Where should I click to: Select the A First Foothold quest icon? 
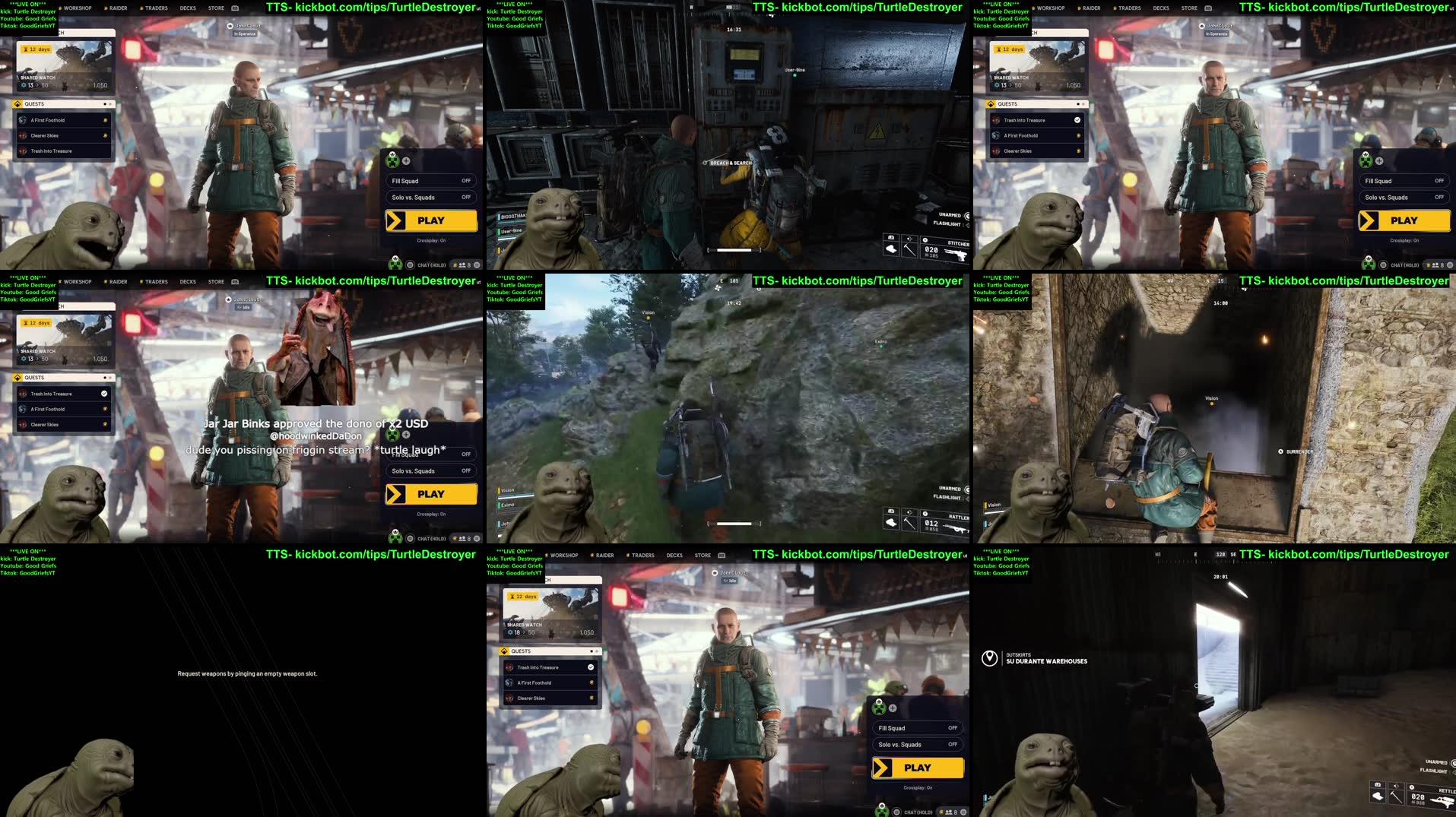click(23, 120)
